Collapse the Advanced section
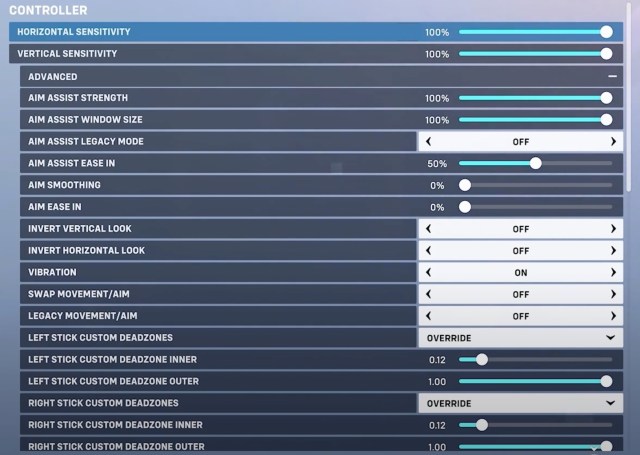640x455 pixels. (x=611, y=76)
